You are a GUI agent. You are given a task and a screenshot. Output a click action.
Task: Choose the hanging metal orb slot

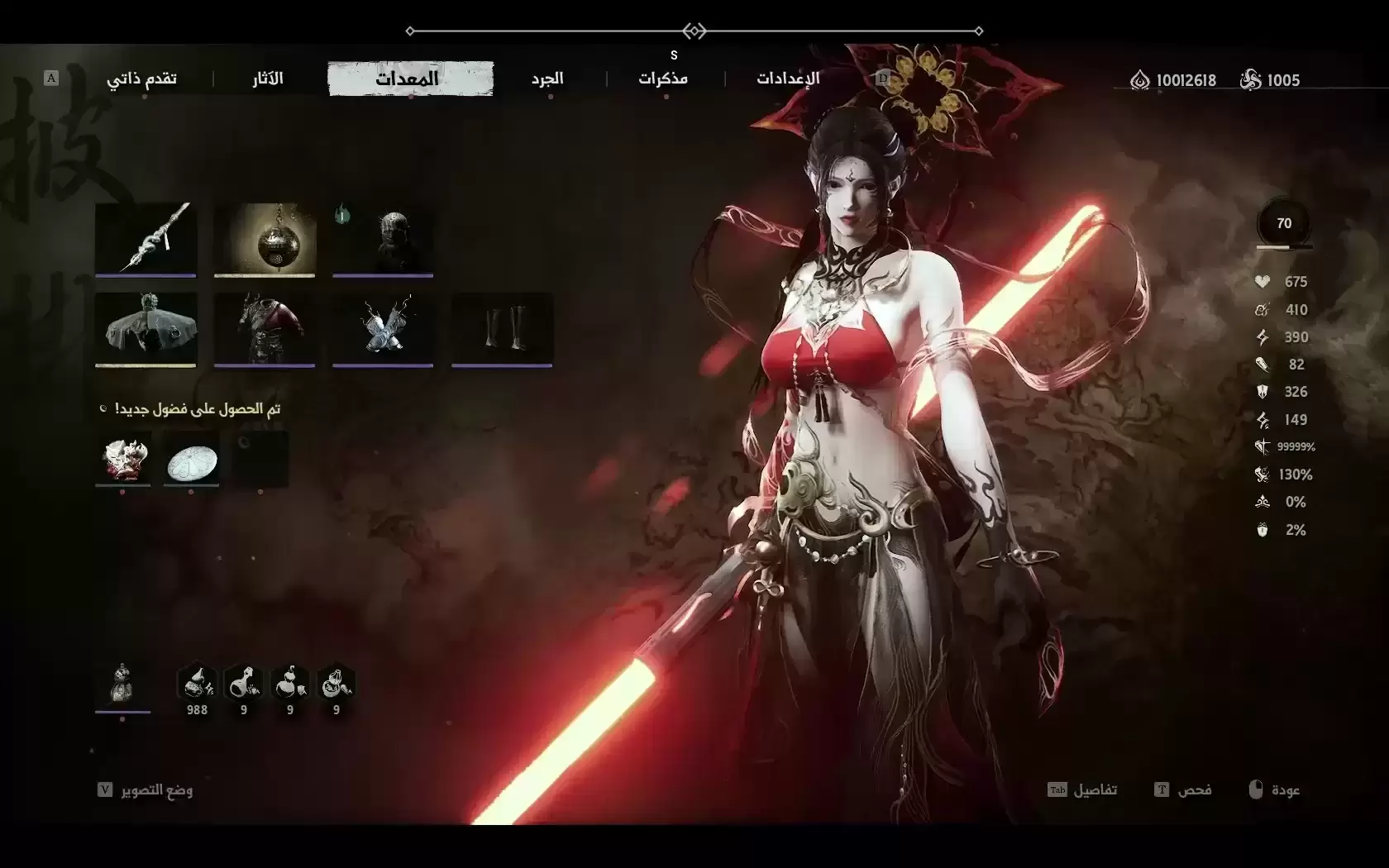click(265, 238)
